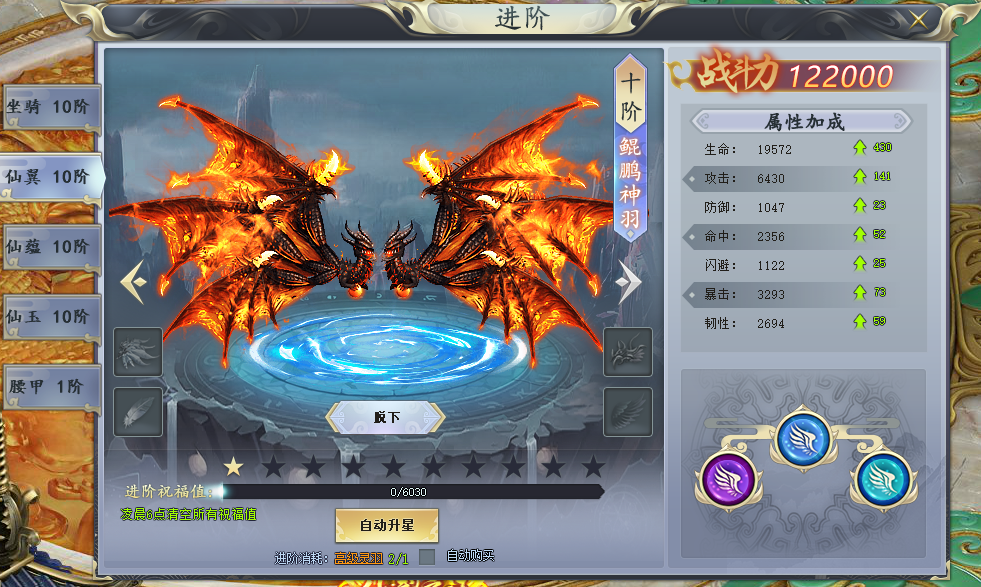Image resolution: width=981 pixels, height=587 pixels.
Task: Select the purple wing skill orb
Action: (727, 475)
